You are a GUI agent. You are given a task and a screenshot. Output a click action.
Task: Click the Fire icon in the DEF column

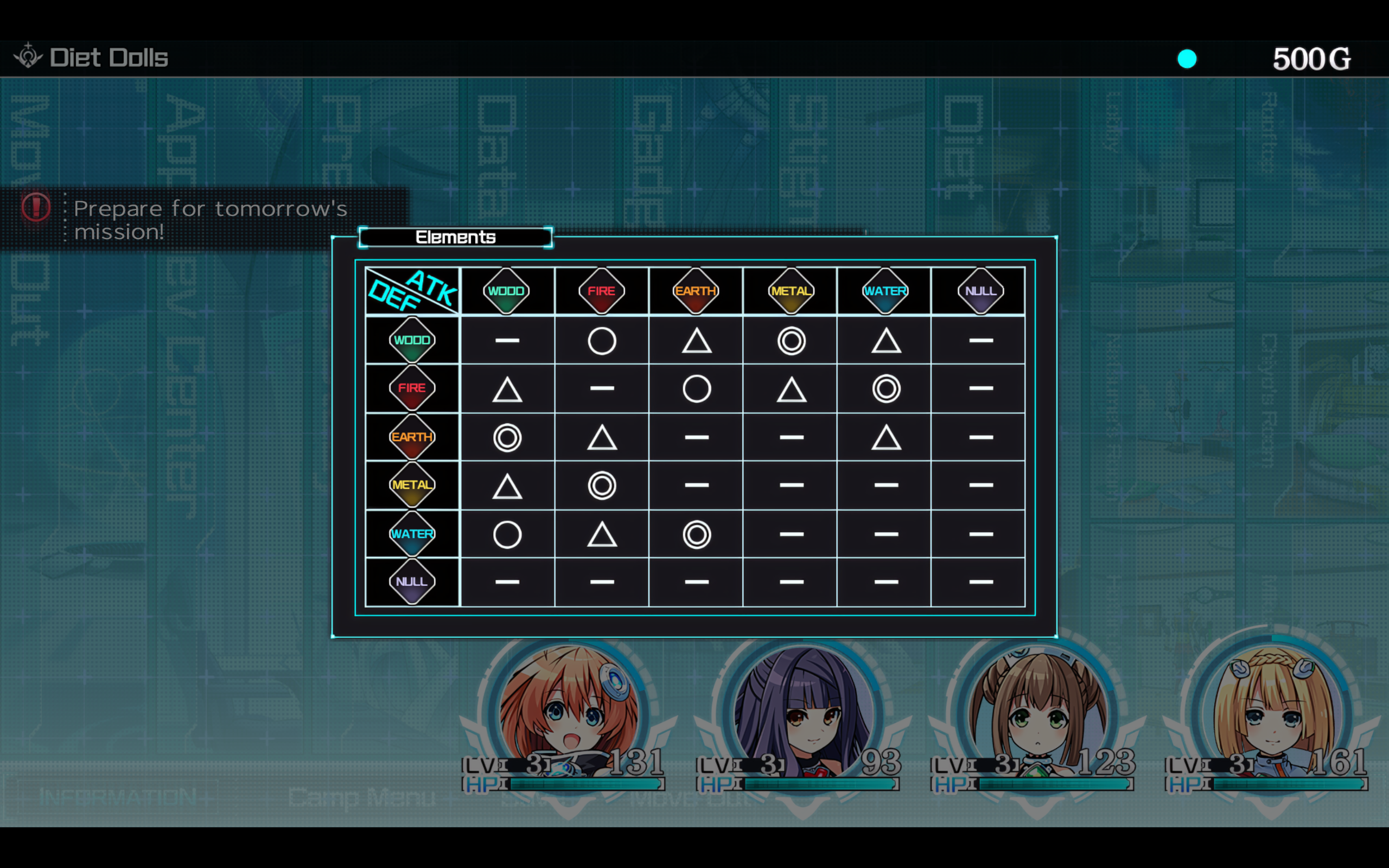click(x=412, y=388)
